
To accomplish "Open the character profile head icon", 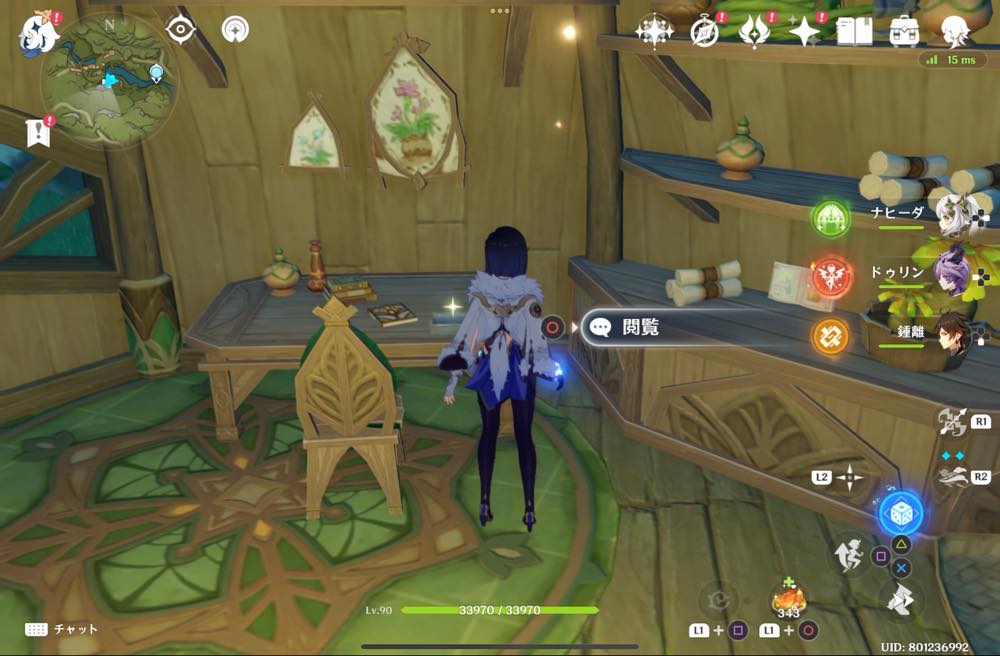I will 955,31.
